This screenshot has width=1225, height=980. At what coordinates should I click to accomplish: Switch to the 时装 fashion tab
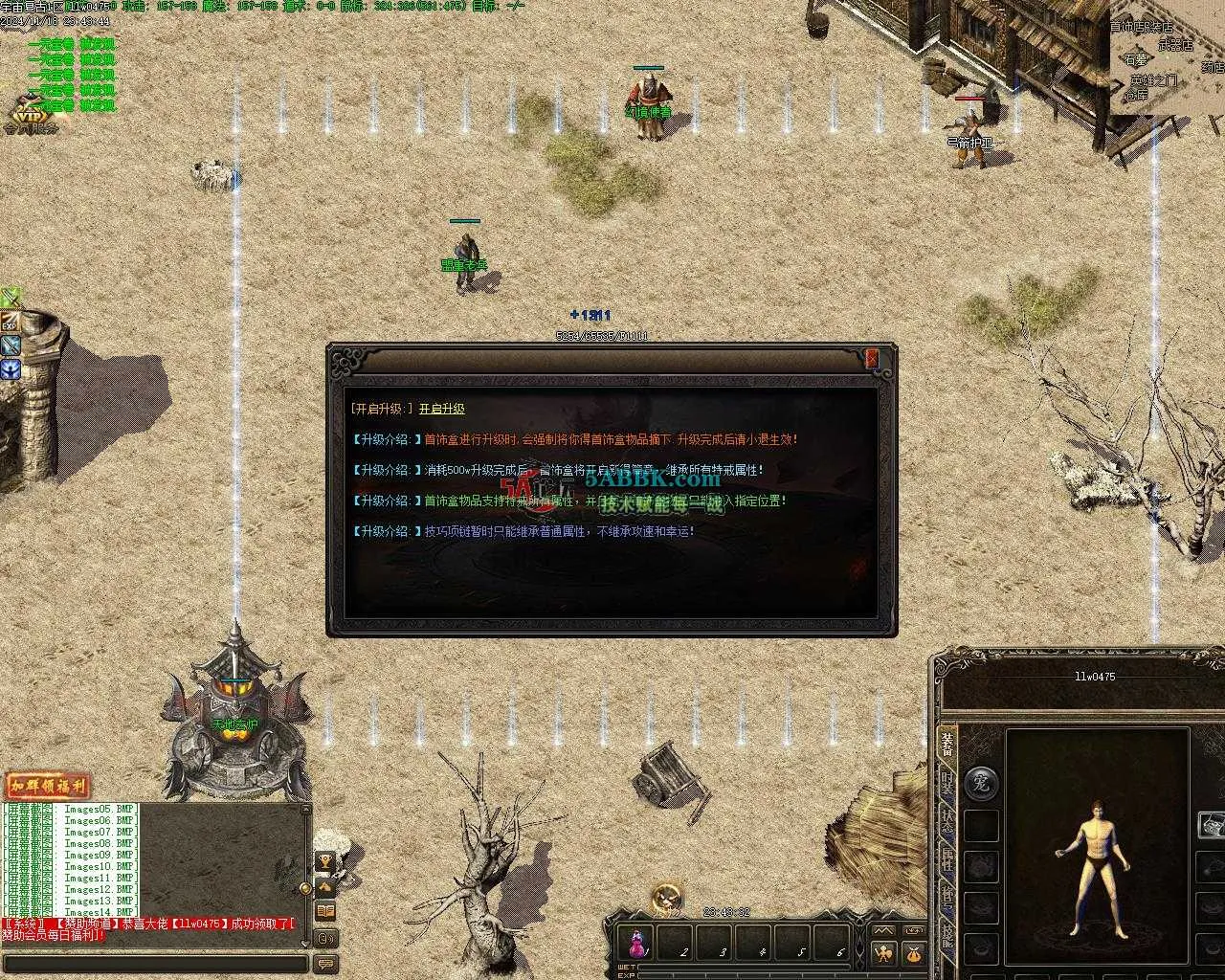(947, 785)
